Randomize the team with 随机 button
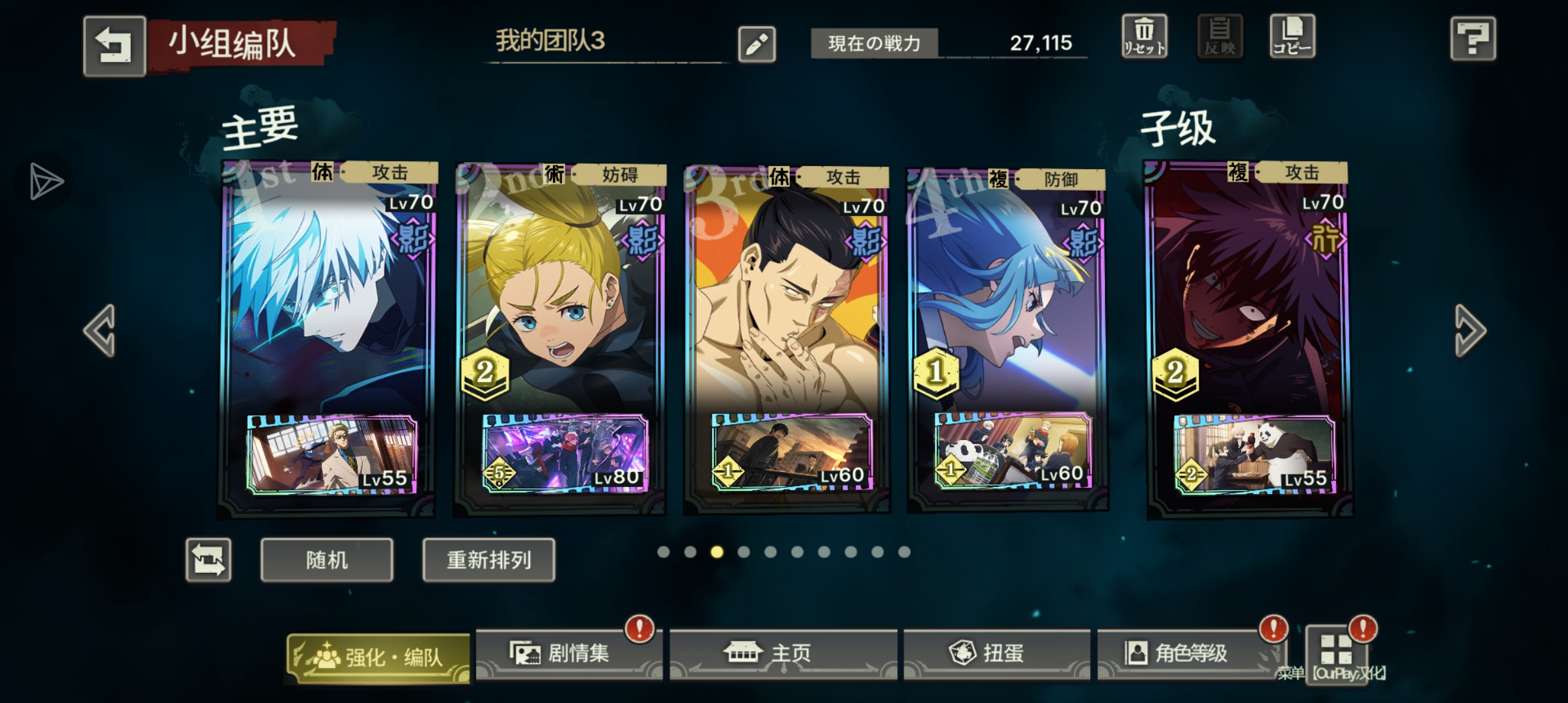 [327, 560]
